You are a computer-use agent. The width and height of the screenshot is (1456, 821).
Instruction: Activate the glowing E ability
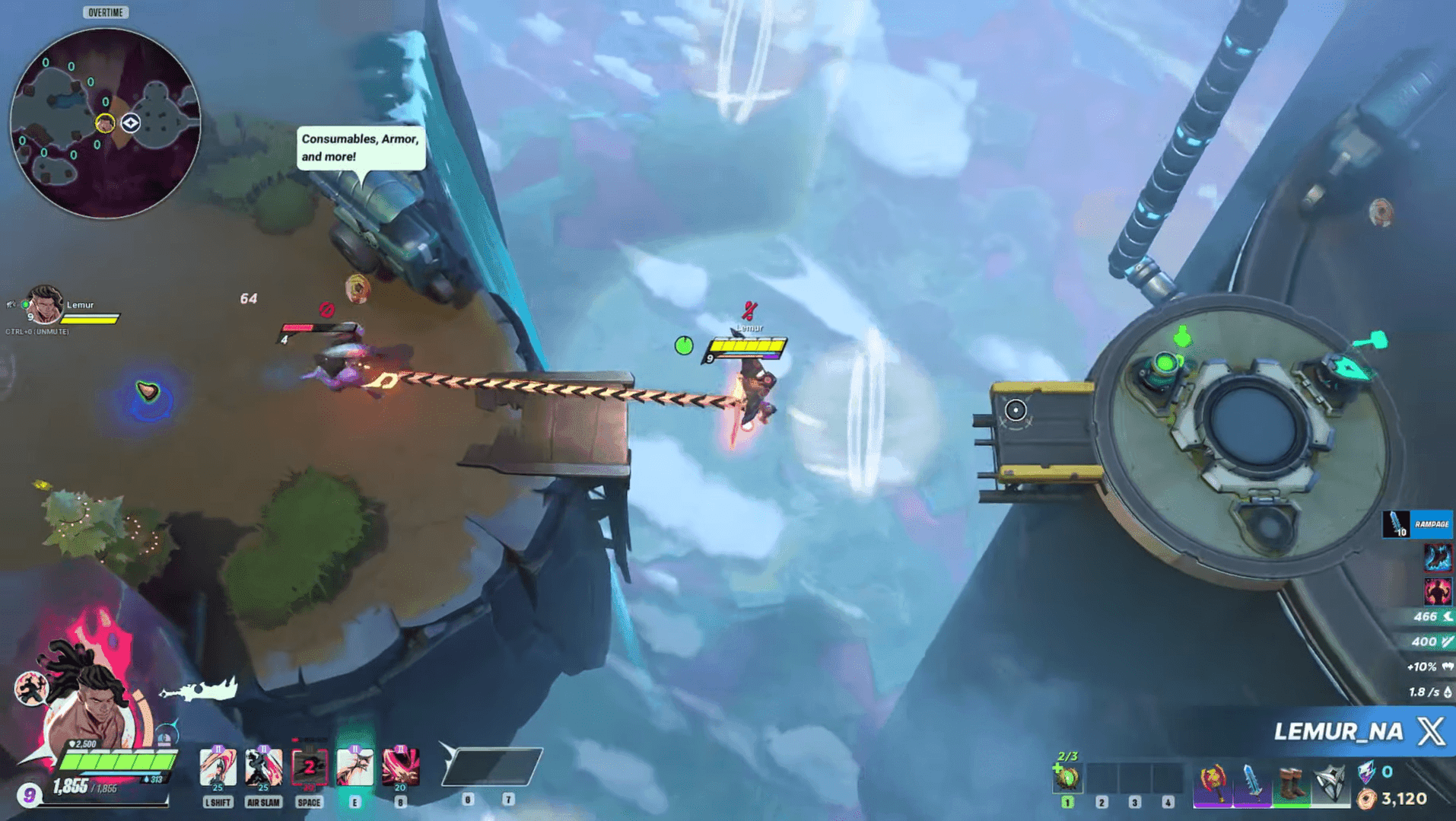[354, 767]
